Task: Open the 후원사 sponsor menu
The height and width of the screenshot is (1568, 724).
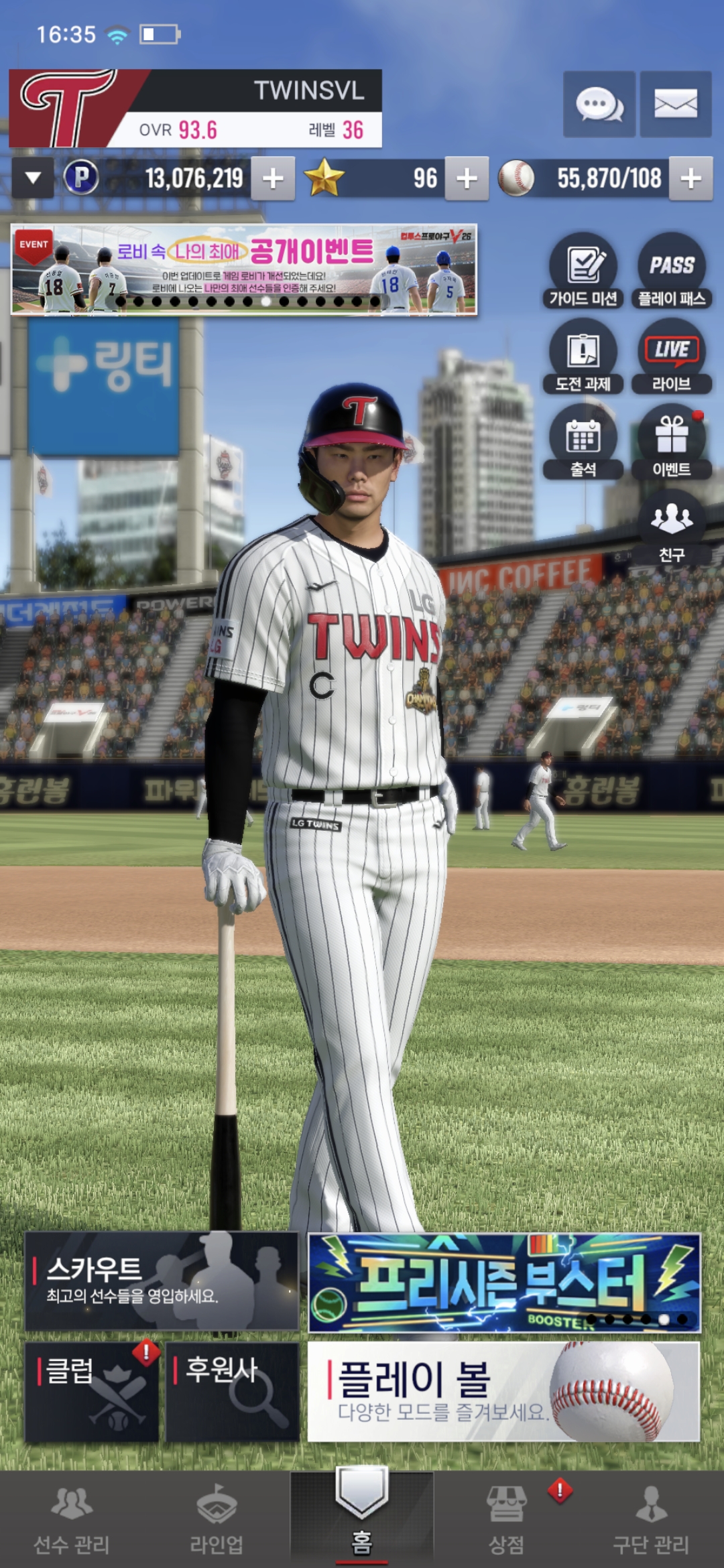Action: [232, 1391]
